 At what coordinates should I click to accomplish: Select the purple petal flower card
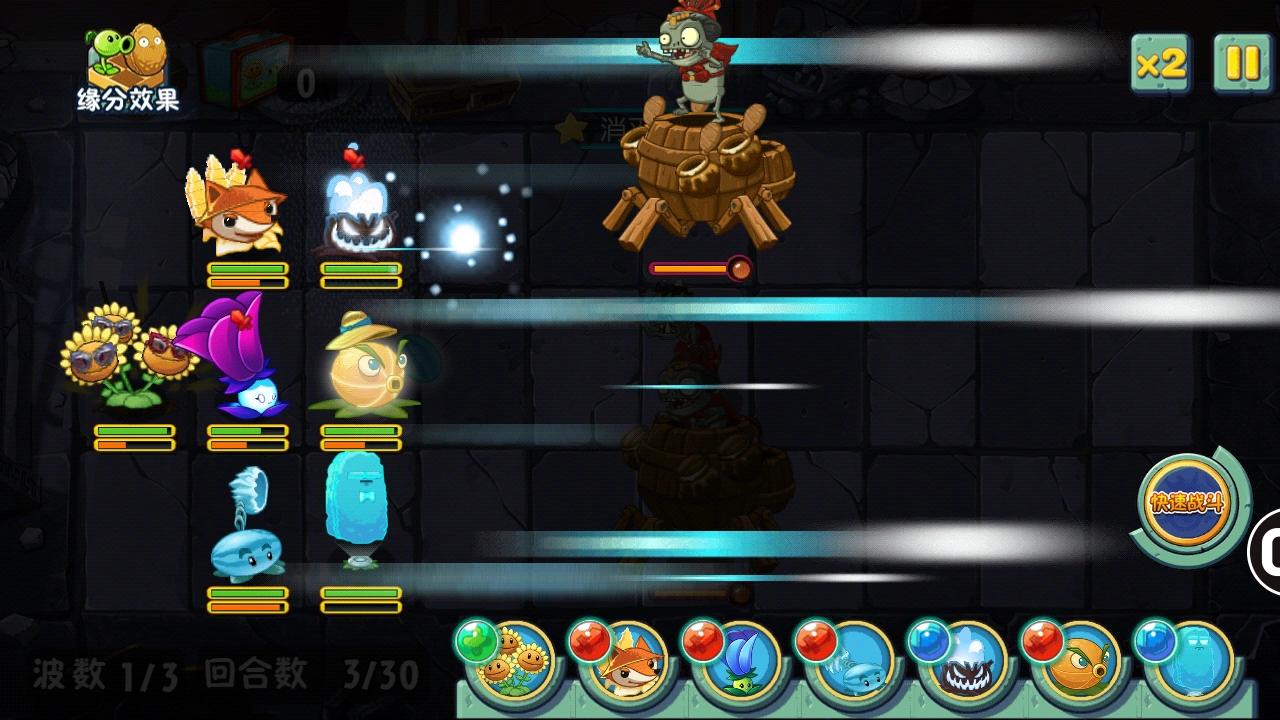coord(740,668)
